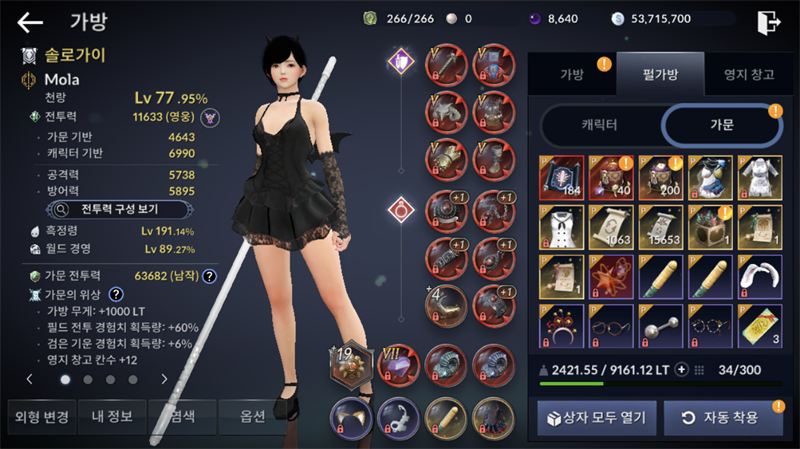Go to next stats page arrow
Screen dimensions: 800x449
(164, 380)
